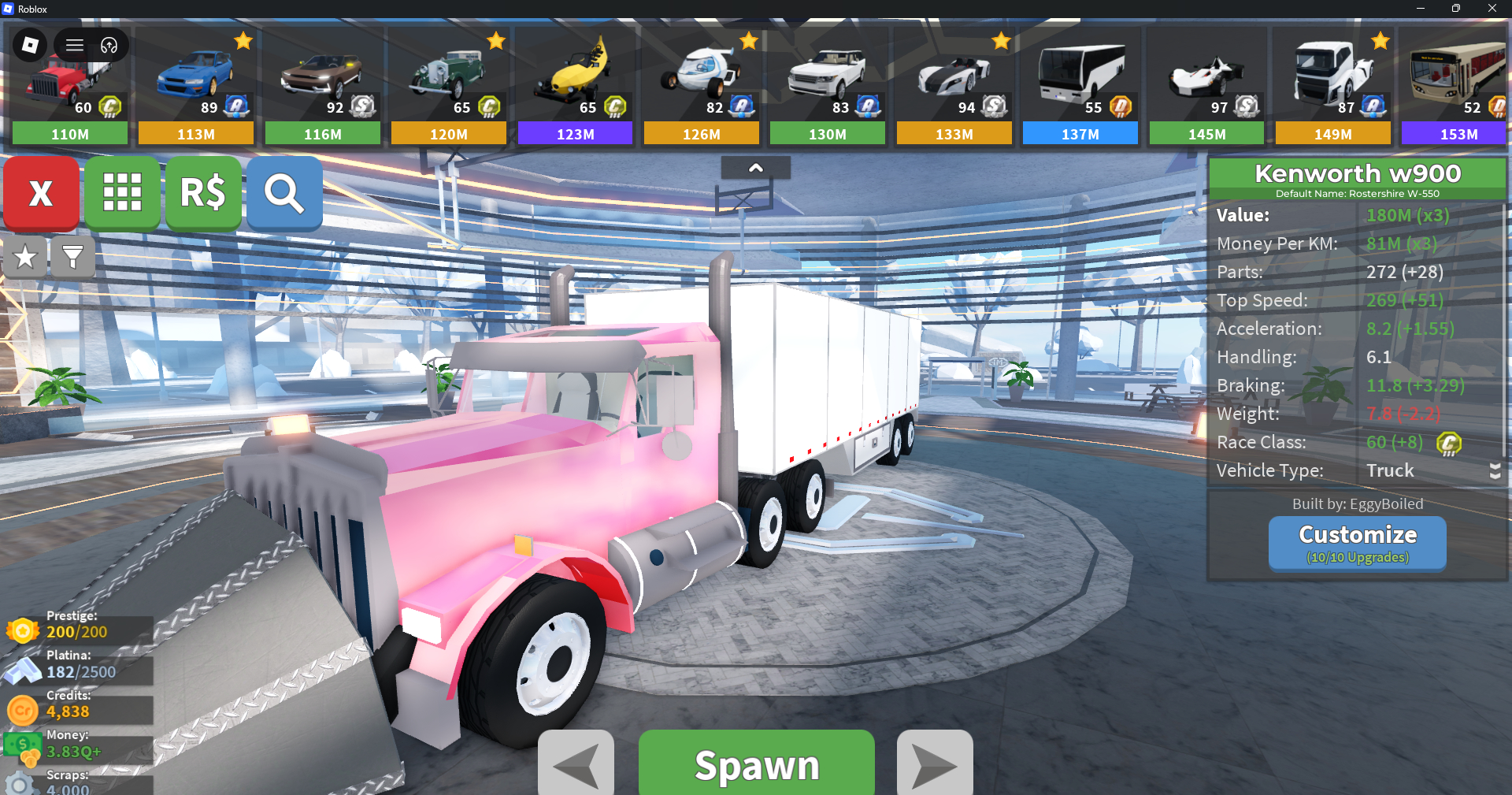Open the Roblox hamburger menu

click(x=75, y=45)
